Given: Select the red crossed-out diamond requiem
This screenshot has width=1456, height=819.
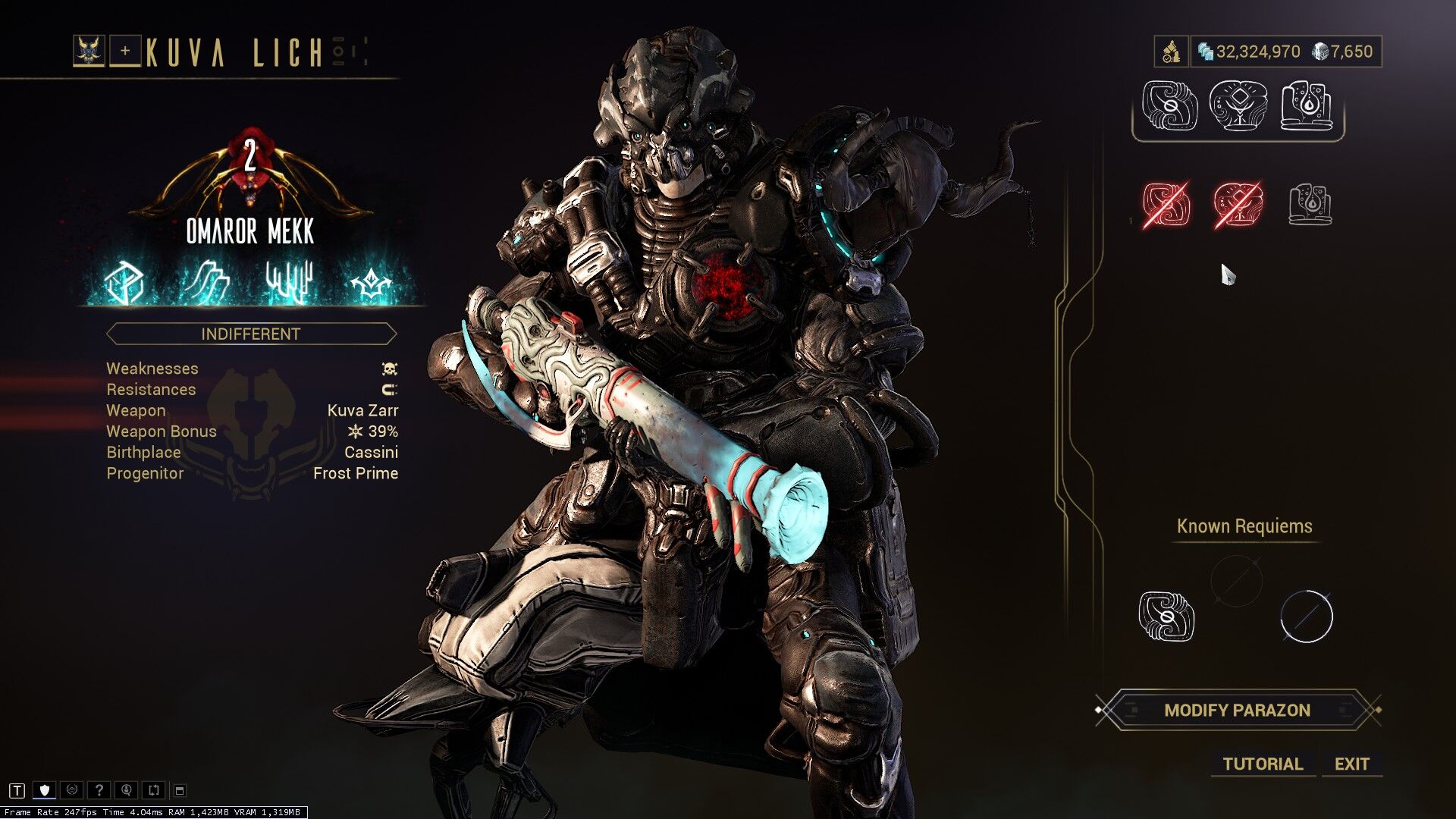Looking at the screenshot, I should 1238,204.
